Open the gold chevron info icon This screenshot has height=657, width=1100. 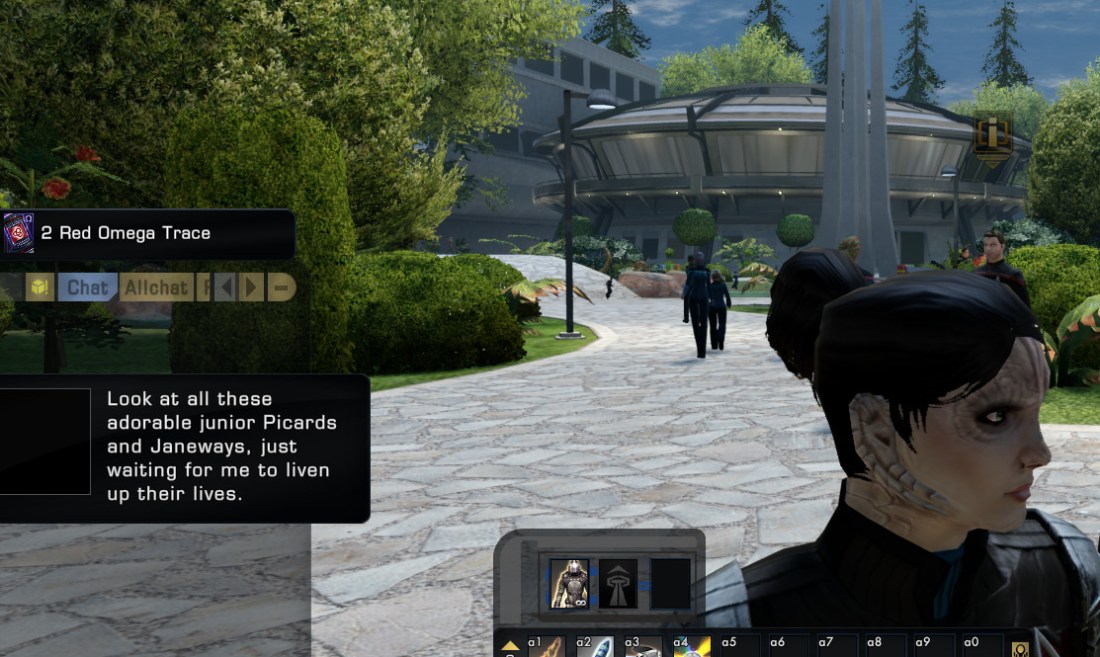[x=993, y=138]
